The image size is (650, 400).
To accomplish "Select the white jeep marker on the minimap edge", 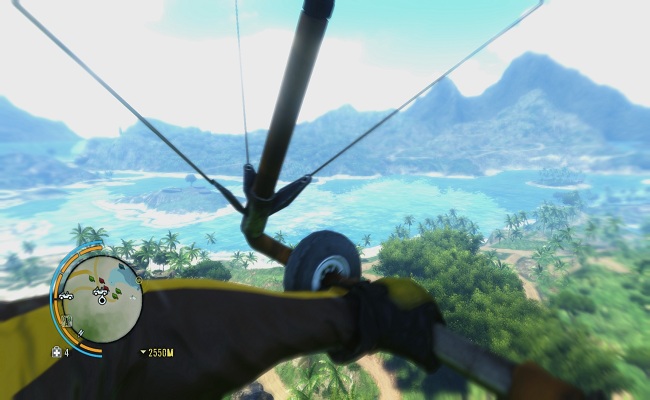I will click(x=66, y=296).
